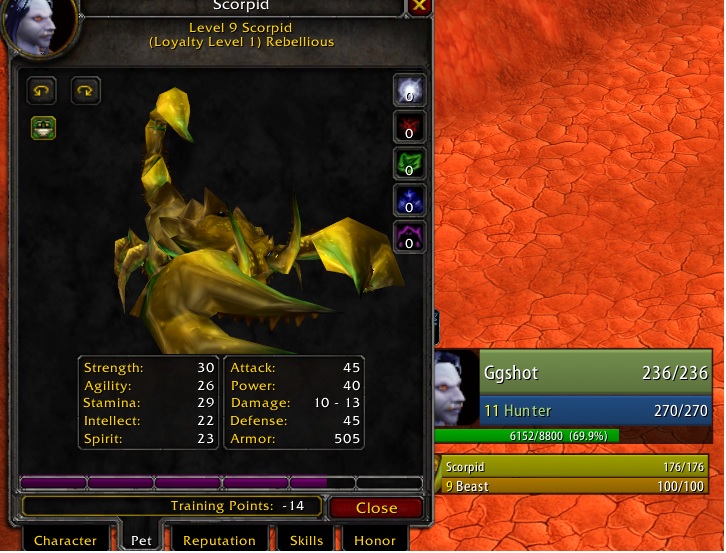The image size is (726, 553).
Task: Close the pet window with the X button
Action: [419, 6]
